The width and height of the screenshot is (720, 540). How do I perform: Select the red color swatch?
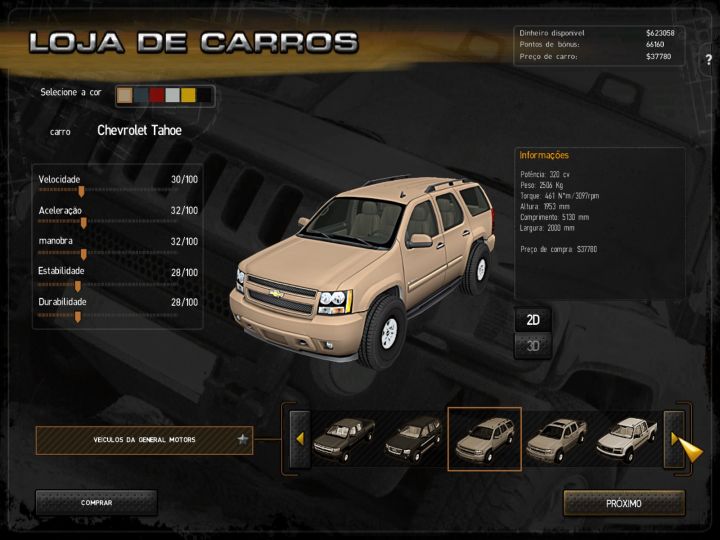pos(157,95)
